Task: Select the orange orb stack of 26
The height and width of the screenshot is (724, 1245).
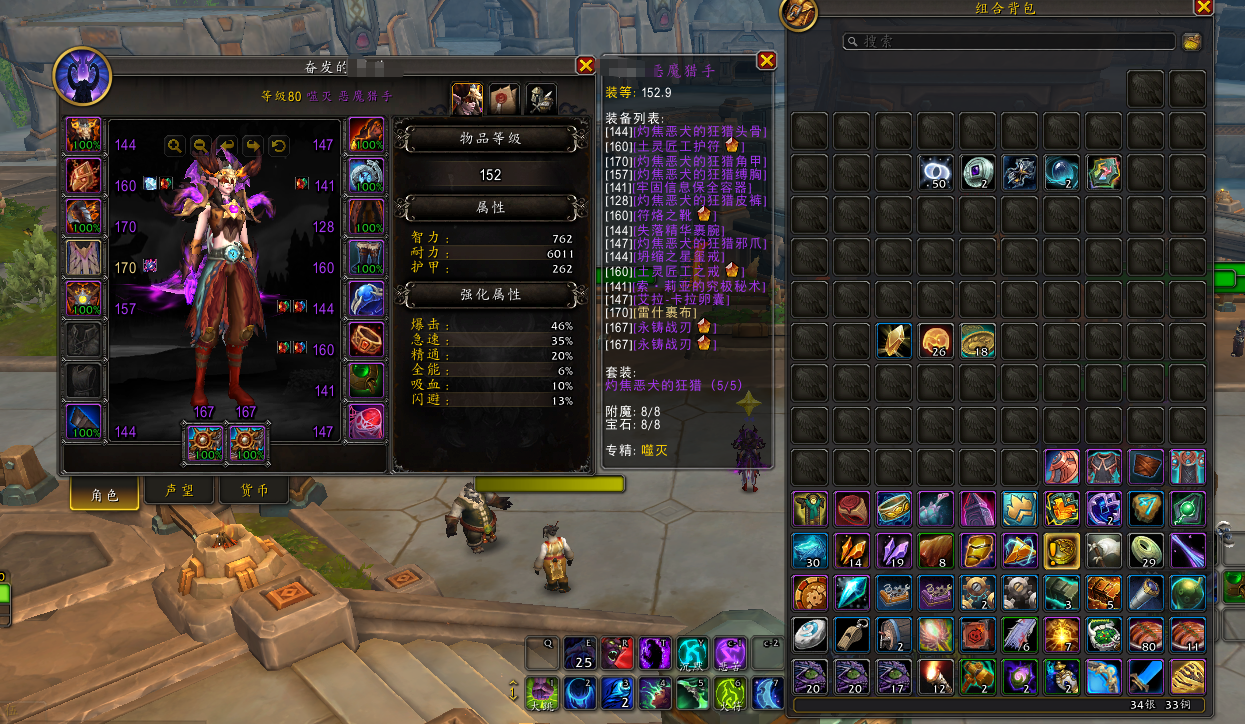Action: coord(937,341)
